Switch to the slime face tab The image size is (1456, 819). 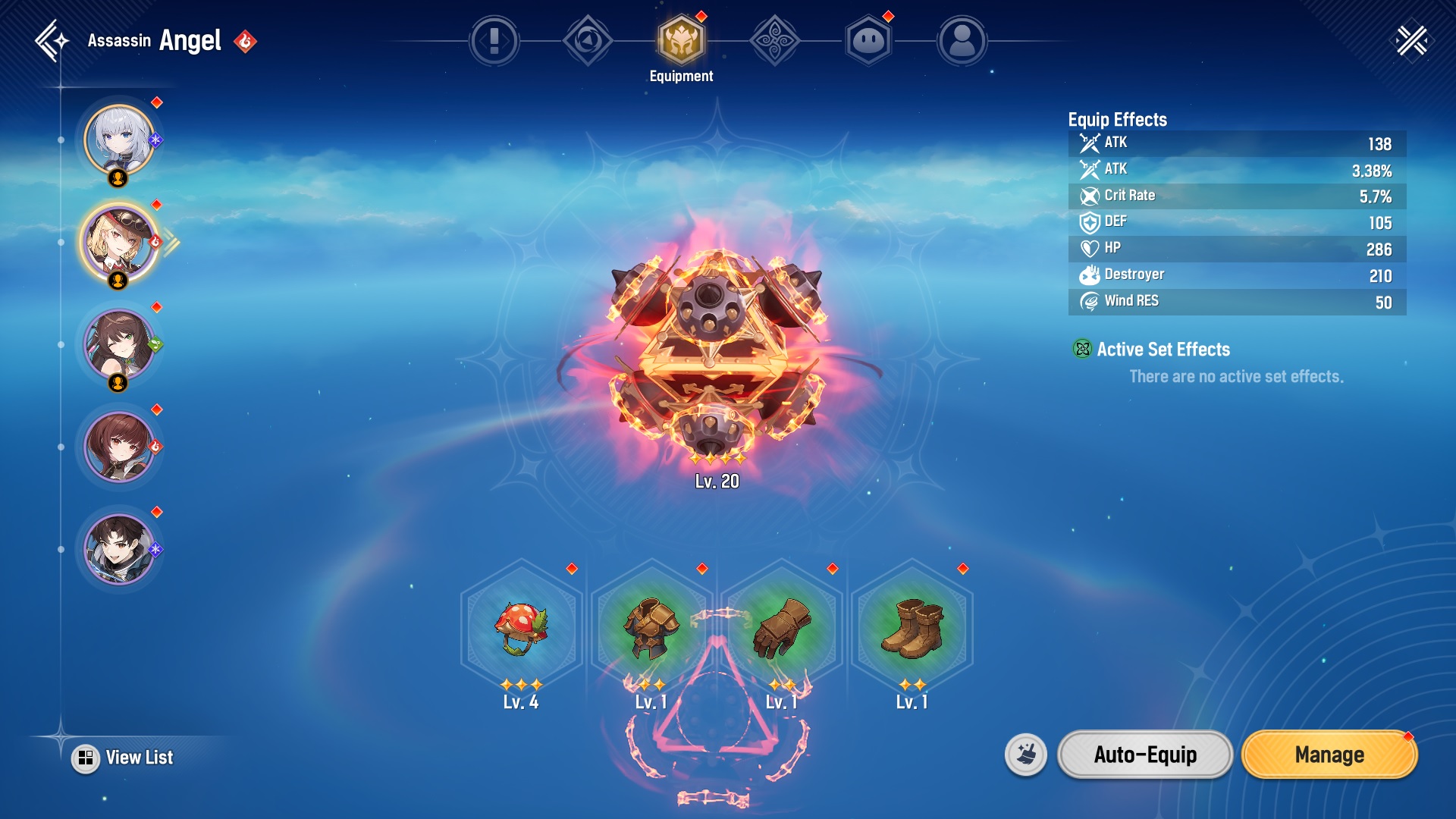point(868,41)
